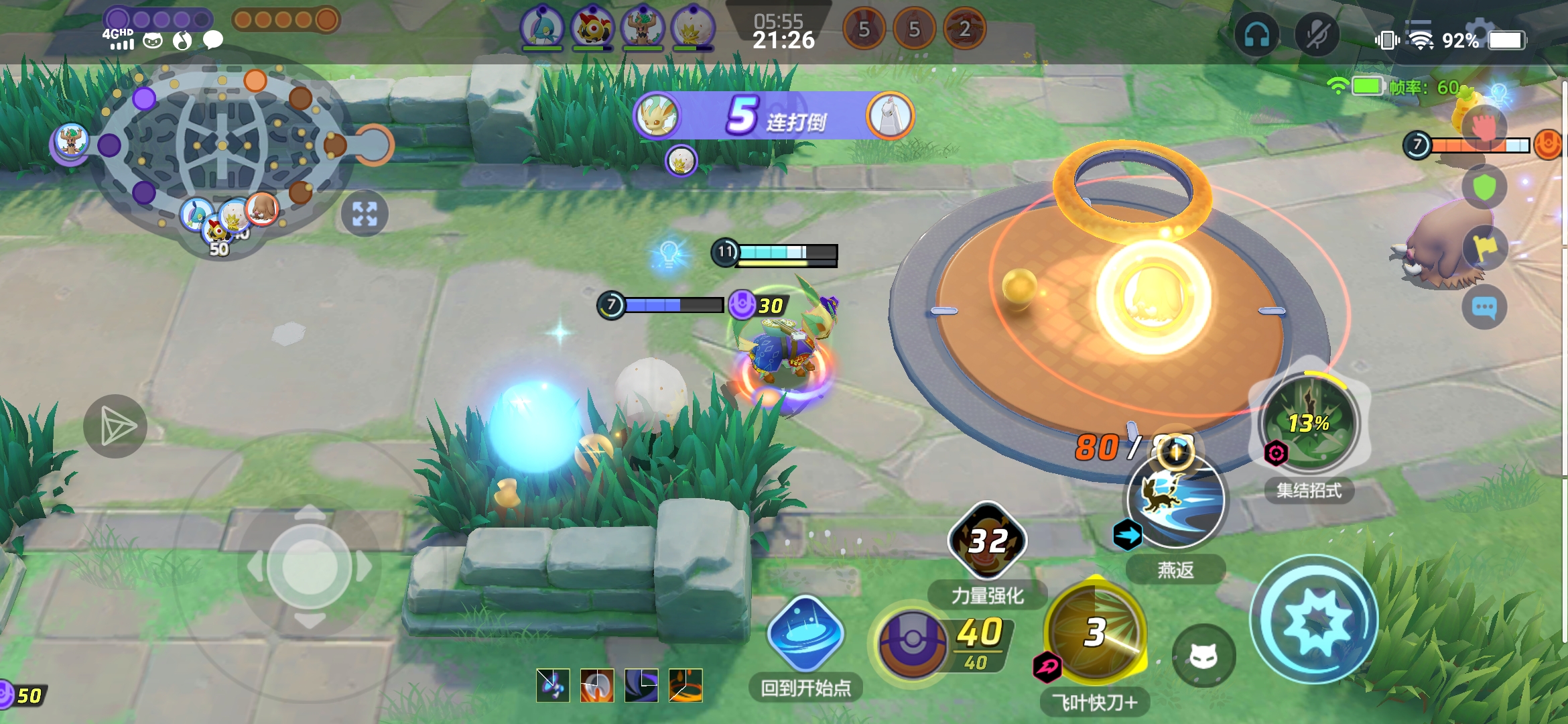Image resolution: width=1568 pixels, height=724 pixels.
Task: Tap the red hand signal icon
Action: click(x=1484, y=127)
